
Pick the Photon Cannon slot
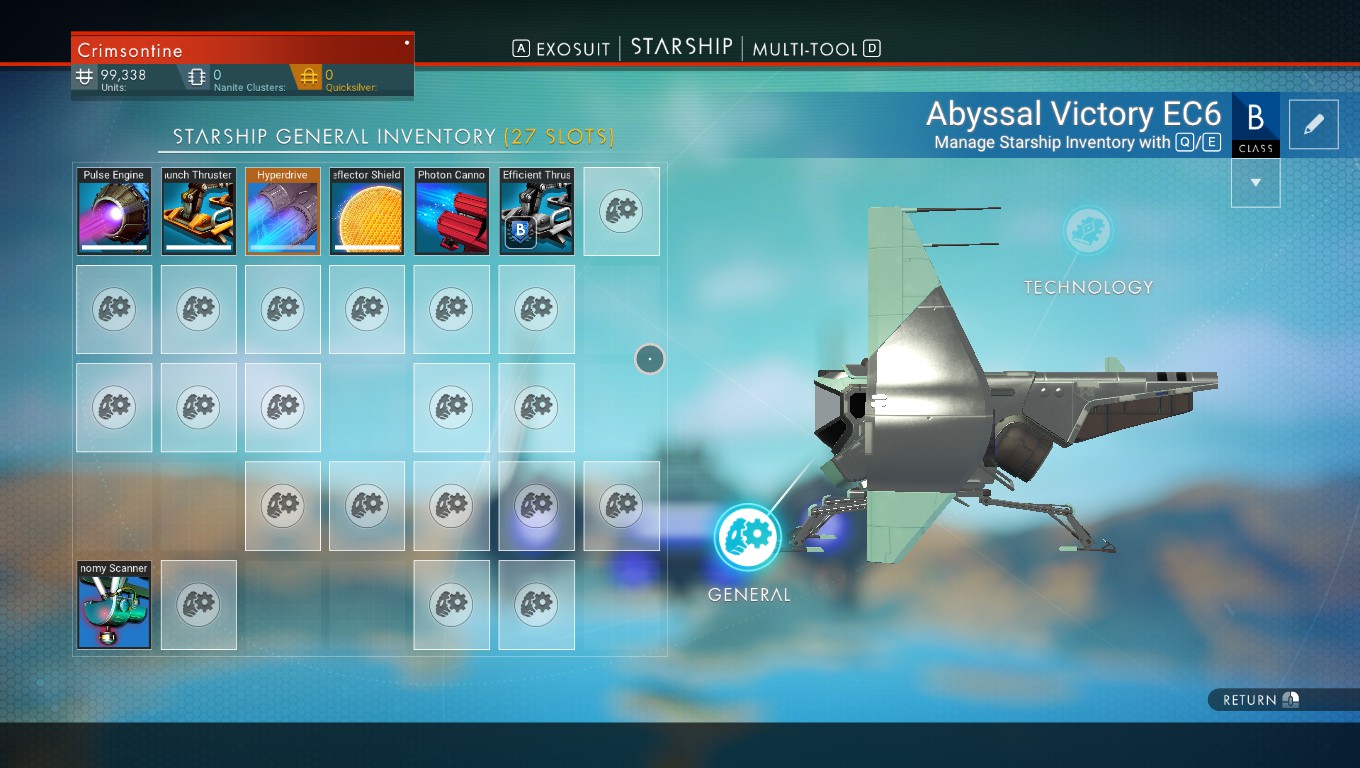click(x=452, y=212)
